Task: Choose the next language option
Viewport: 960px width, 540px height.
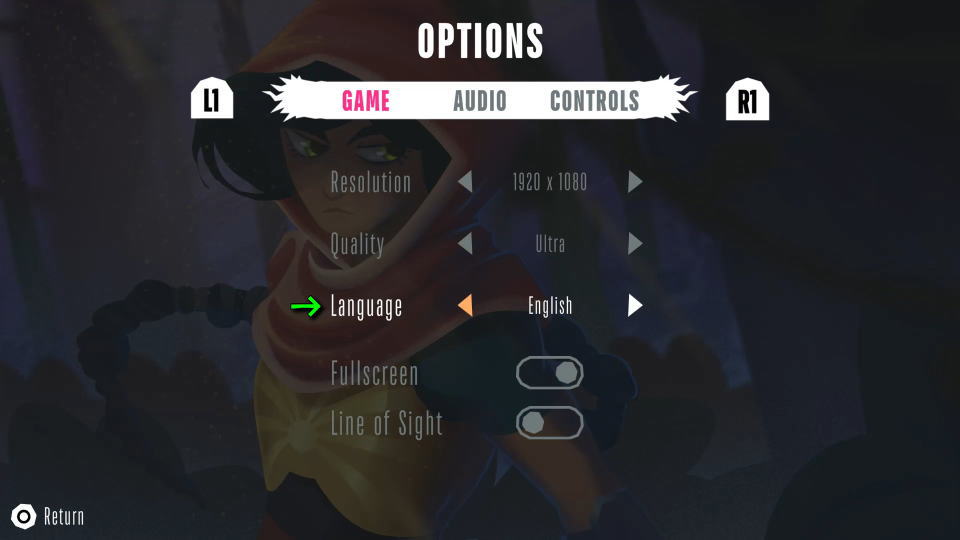Action: click(635, 306)
